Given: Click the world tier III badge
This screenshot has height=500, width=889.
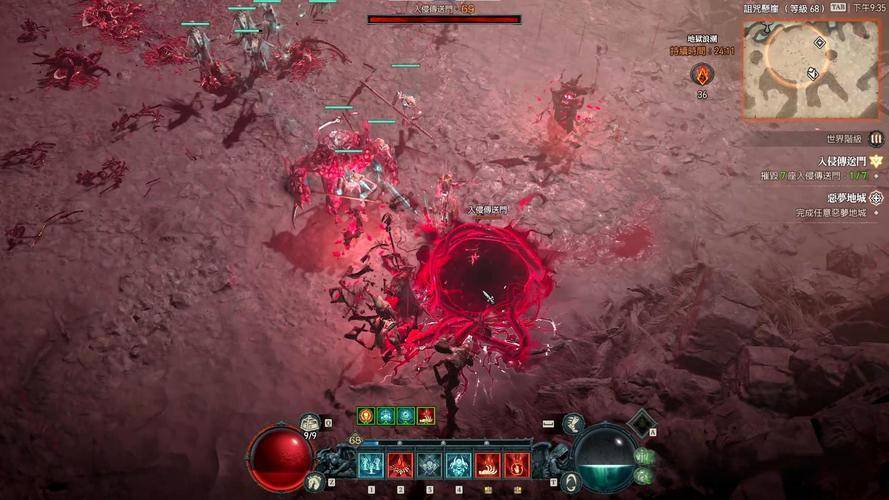Looking at the screenshot, I should (x=876, y=139).
